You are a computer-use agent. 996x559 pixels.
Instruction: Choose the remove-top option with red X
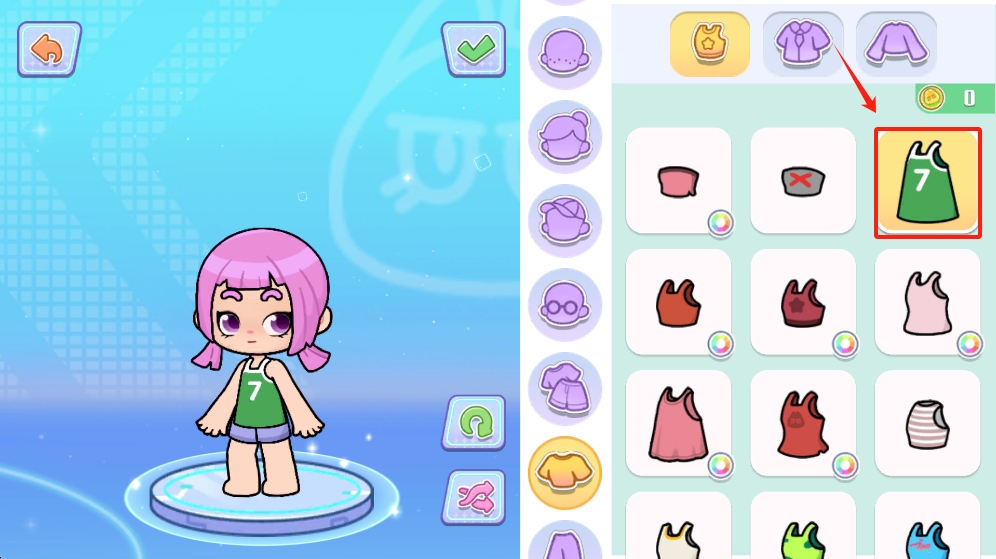pos(802,181)
